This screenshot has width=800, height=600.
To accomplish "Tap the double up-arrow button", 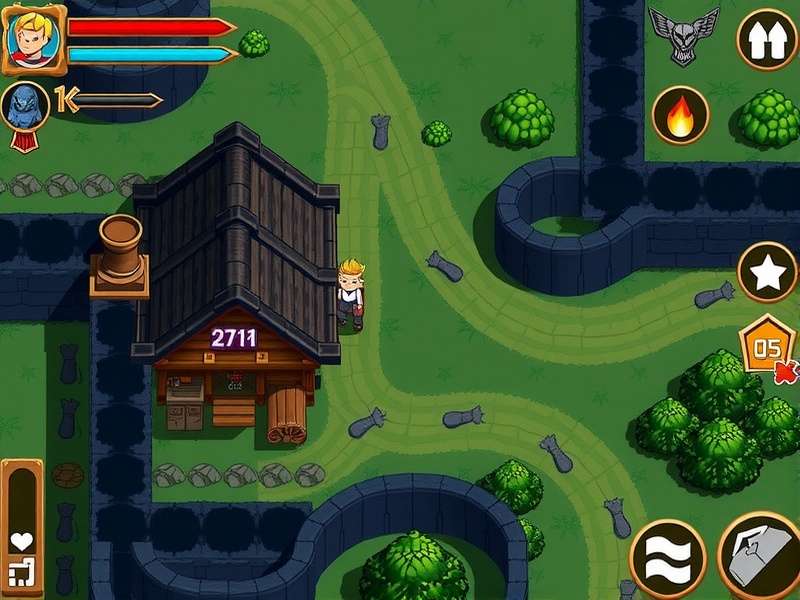I will pyautogui.click(x=767, y=40).
